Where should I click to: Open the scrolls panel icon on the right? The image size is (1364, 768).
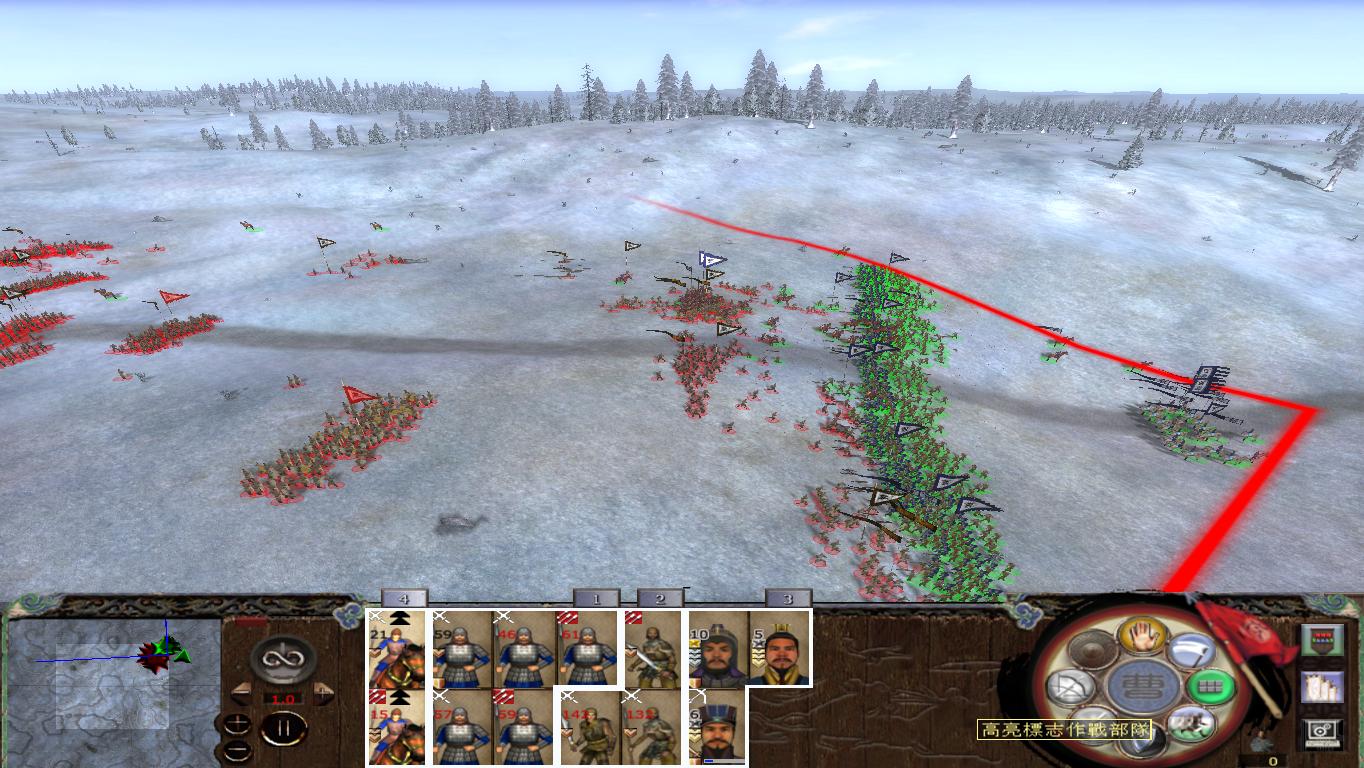(x=1322, y=688)
